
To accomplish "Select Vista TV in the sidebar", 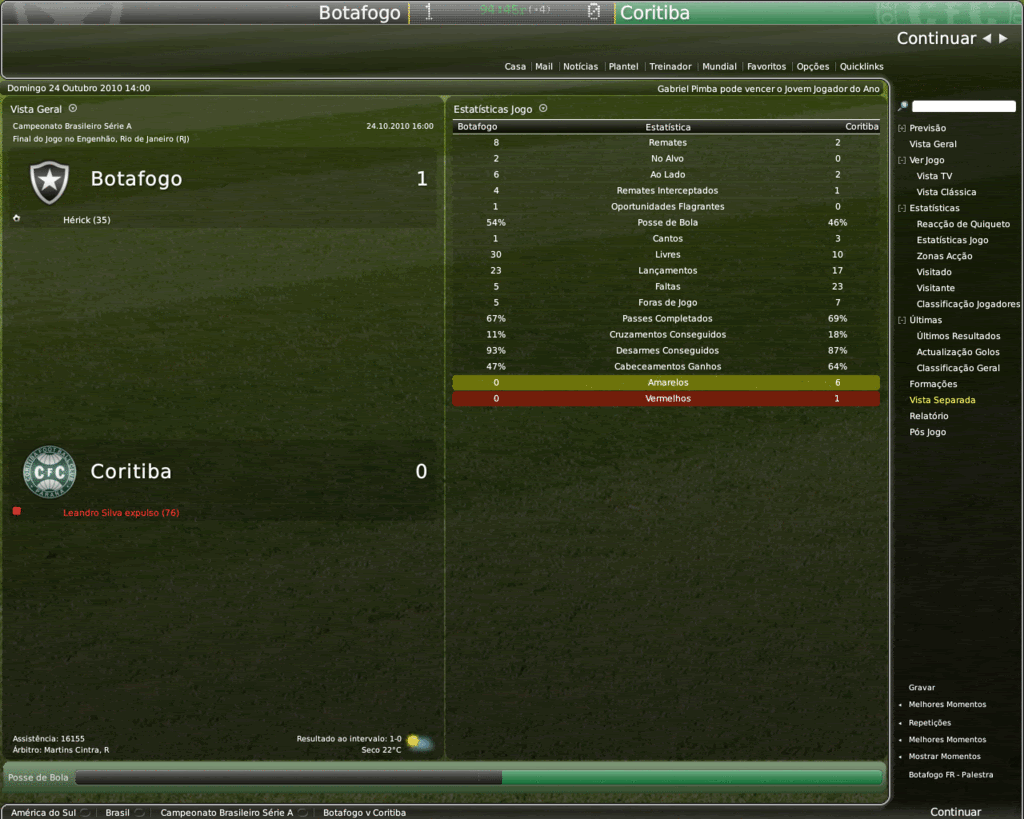I will coord(934,176).
